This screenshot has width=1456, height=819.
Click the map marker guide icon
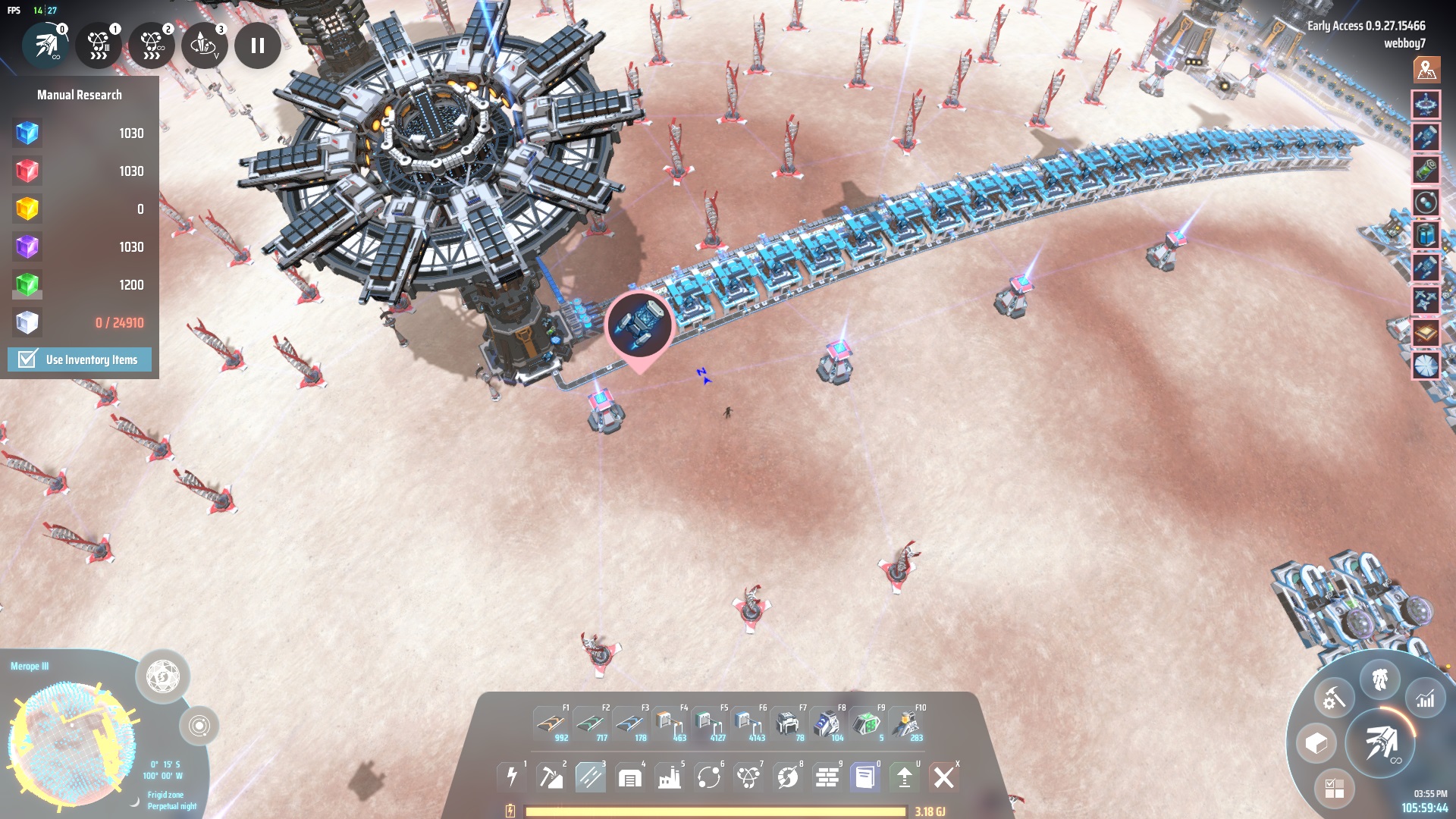tap(1426, 70)
